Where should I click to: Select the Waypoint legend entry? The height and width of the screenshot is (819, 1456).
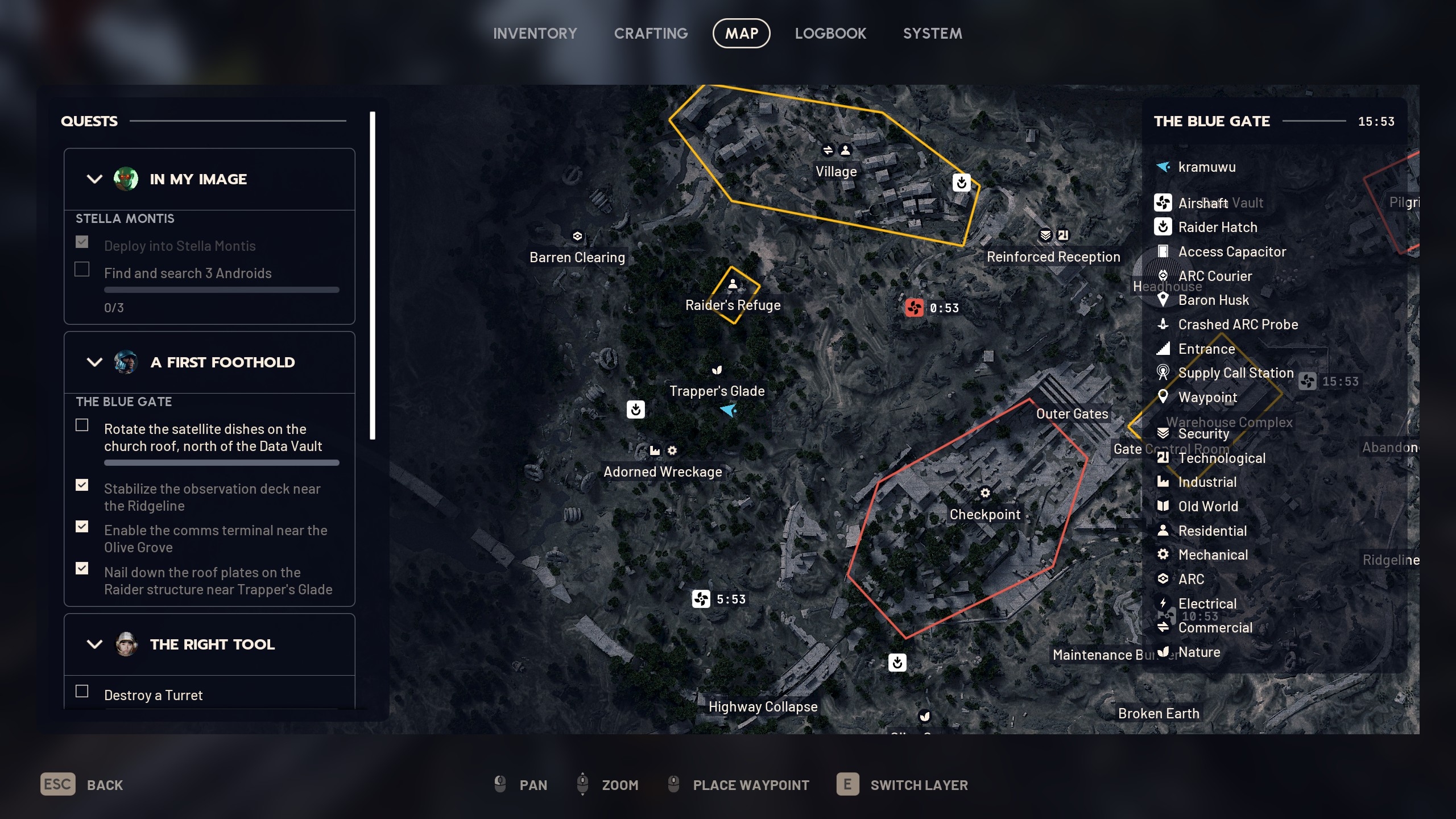[1207, 398]
